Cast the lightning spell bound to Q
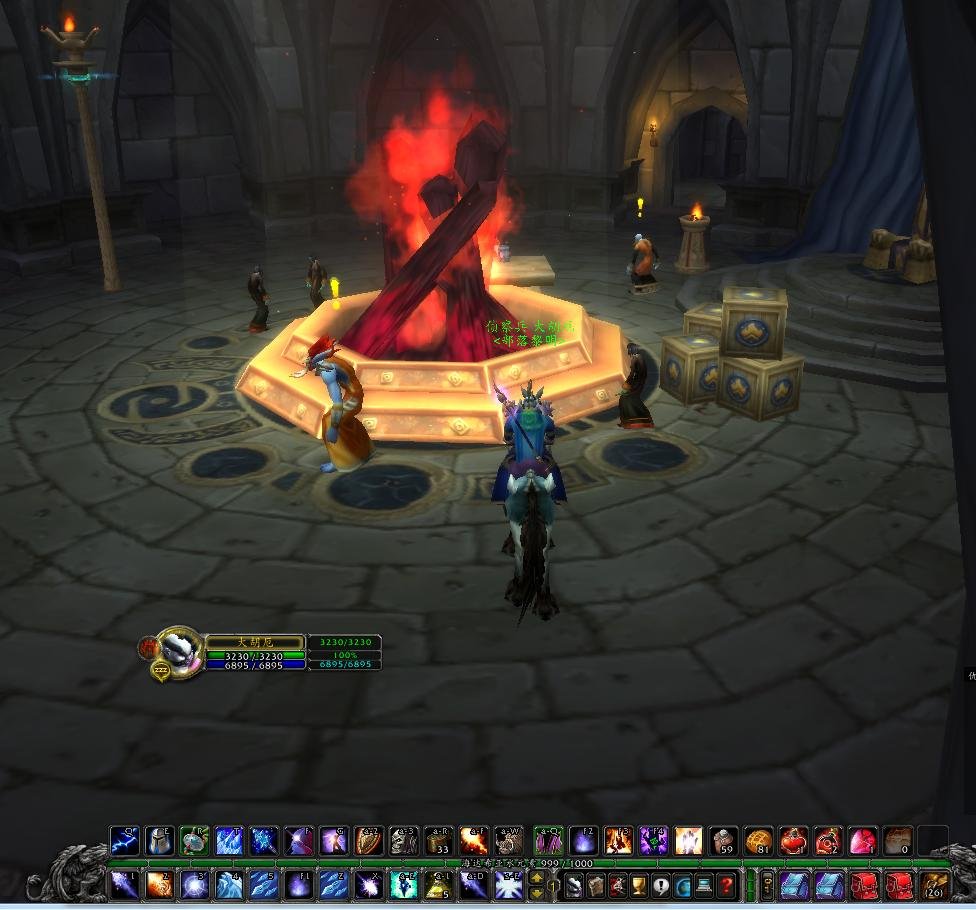 pos(124,841)
